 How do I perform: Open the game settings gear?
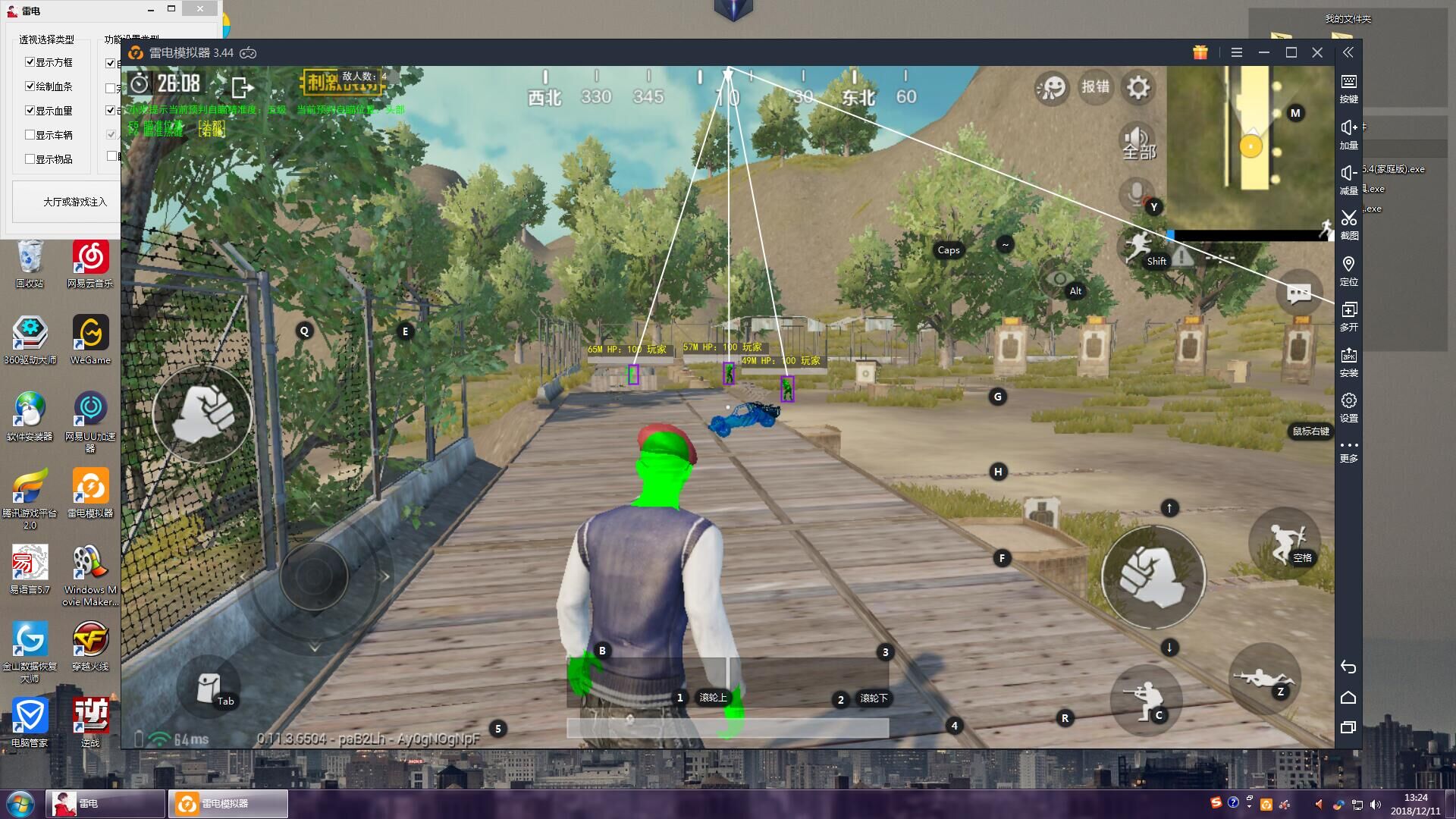coord(1137,88)
